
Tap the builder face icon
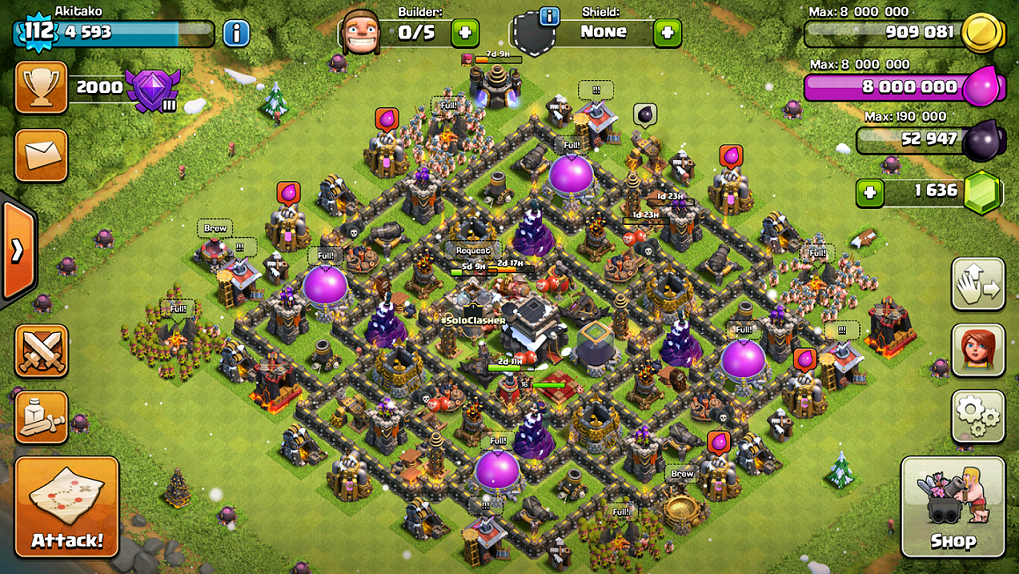point(361,33)
